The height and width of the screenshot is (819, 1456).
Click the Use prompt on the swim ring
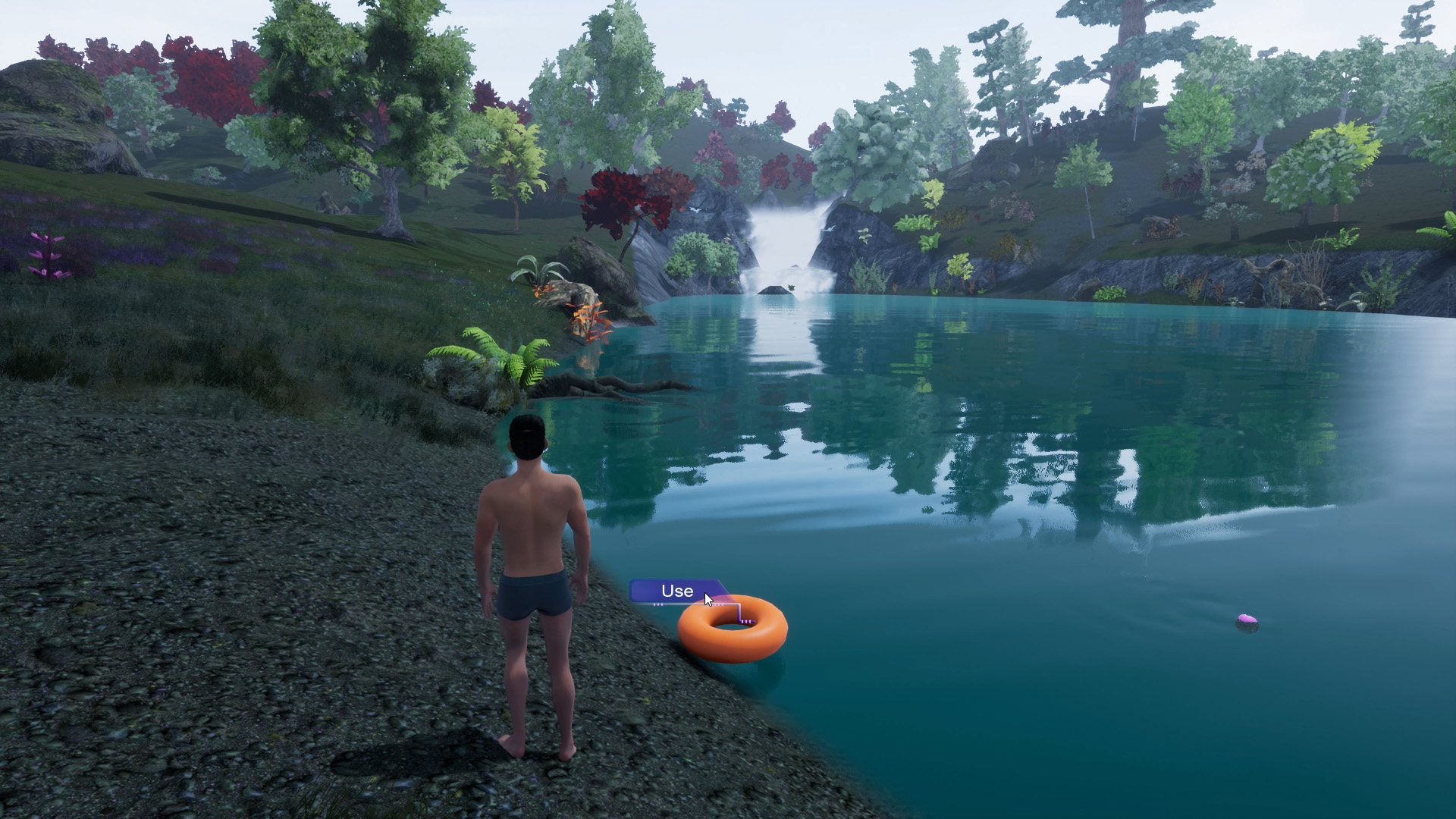676,591
